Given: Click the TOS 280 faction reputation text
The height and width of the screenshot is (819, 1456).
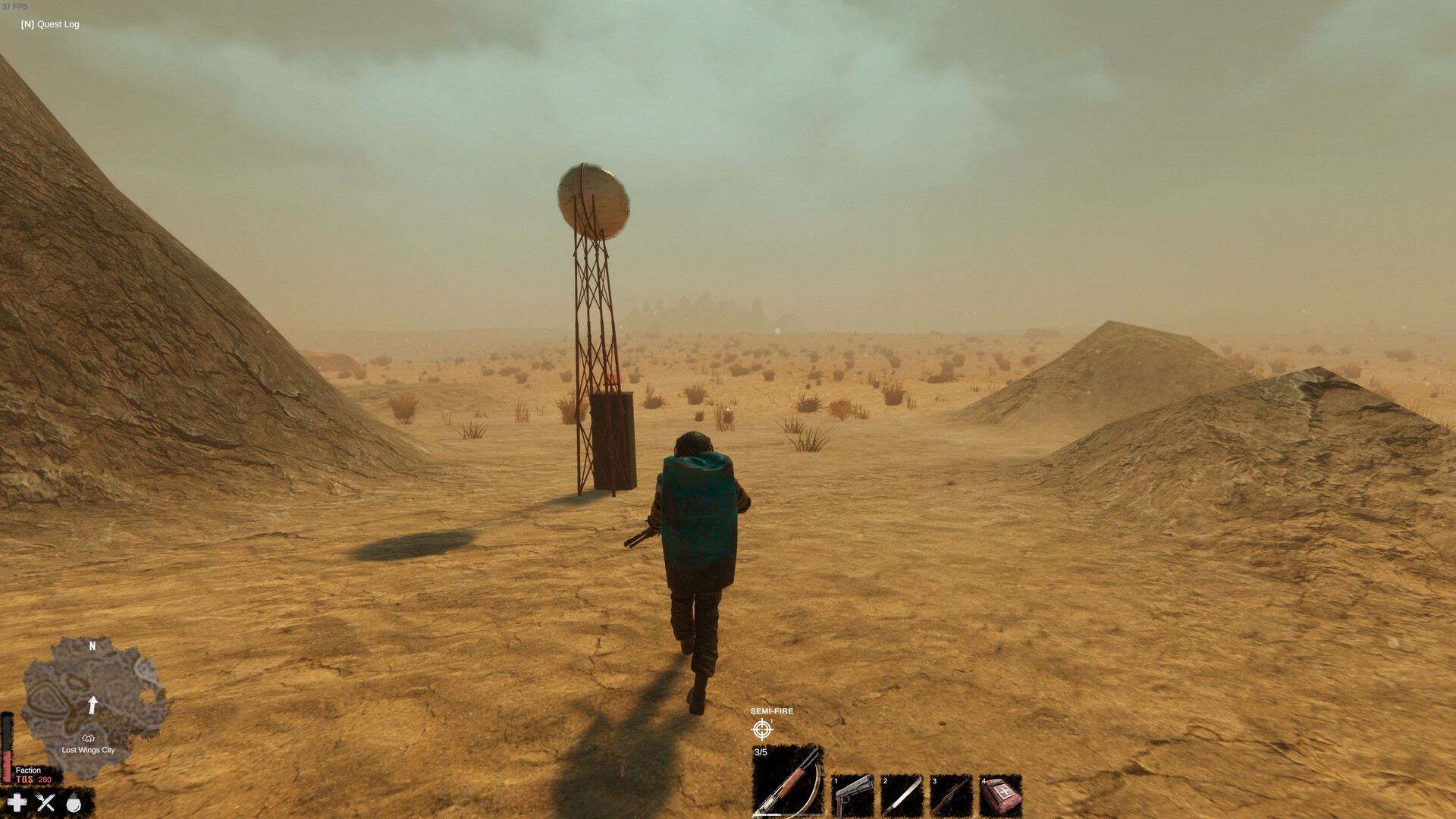Looking at the screenshot, I should [x=33, y=780].
